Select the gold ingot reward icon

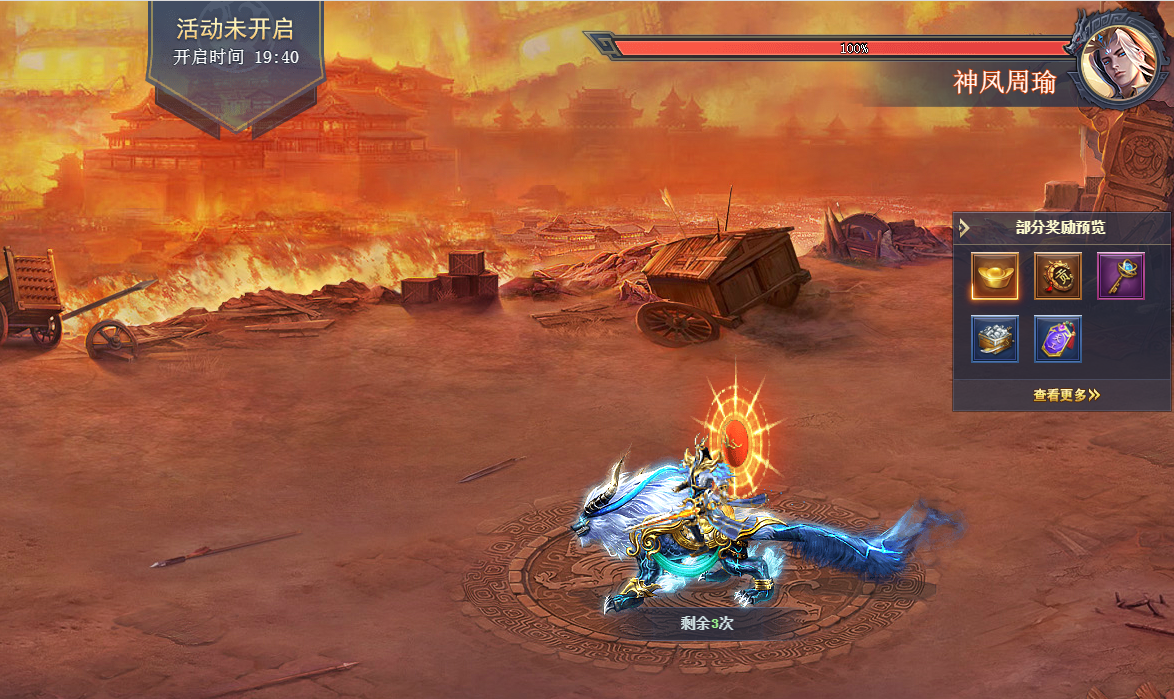tap(995, 276)
